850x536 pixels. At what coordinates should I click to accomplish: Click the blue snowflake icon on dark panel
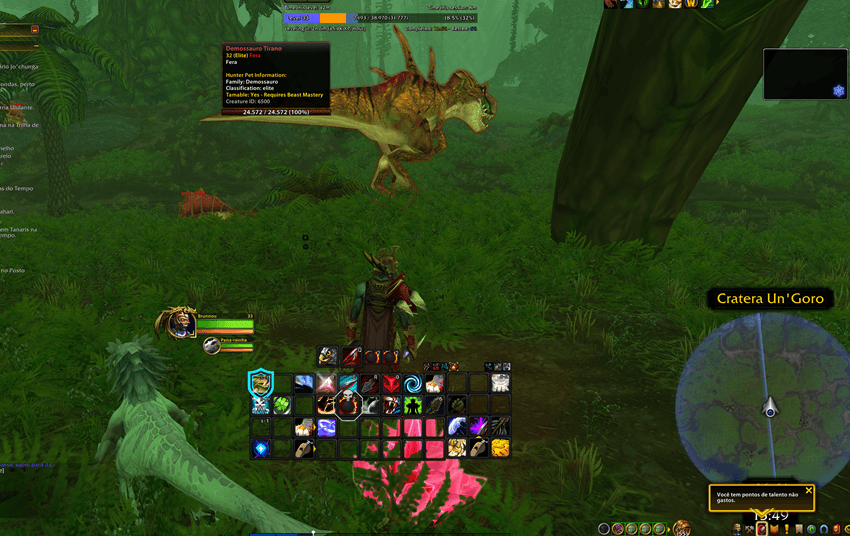[x=838, y=91]
